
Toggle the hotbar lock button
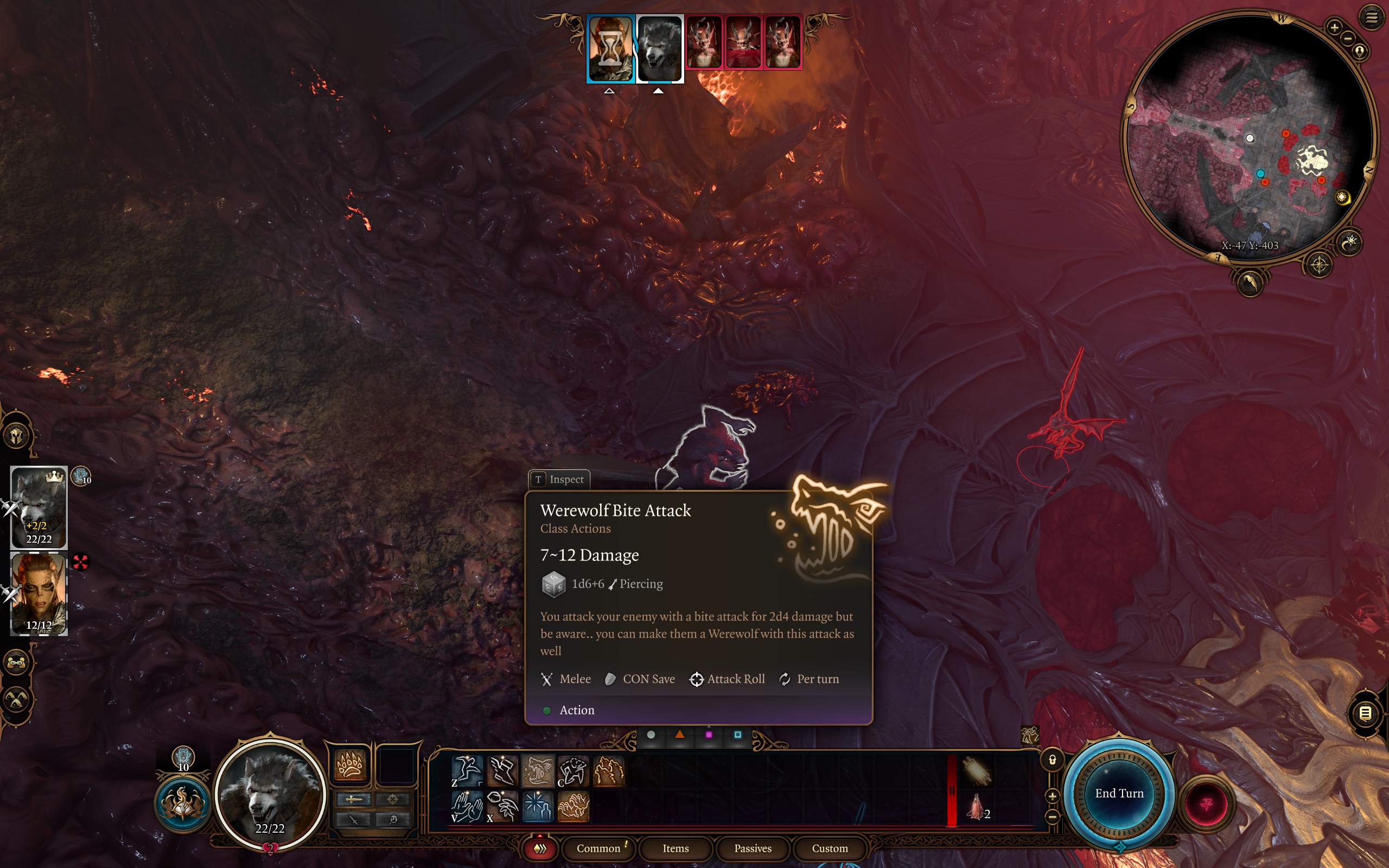click(x=1052, y=760)
